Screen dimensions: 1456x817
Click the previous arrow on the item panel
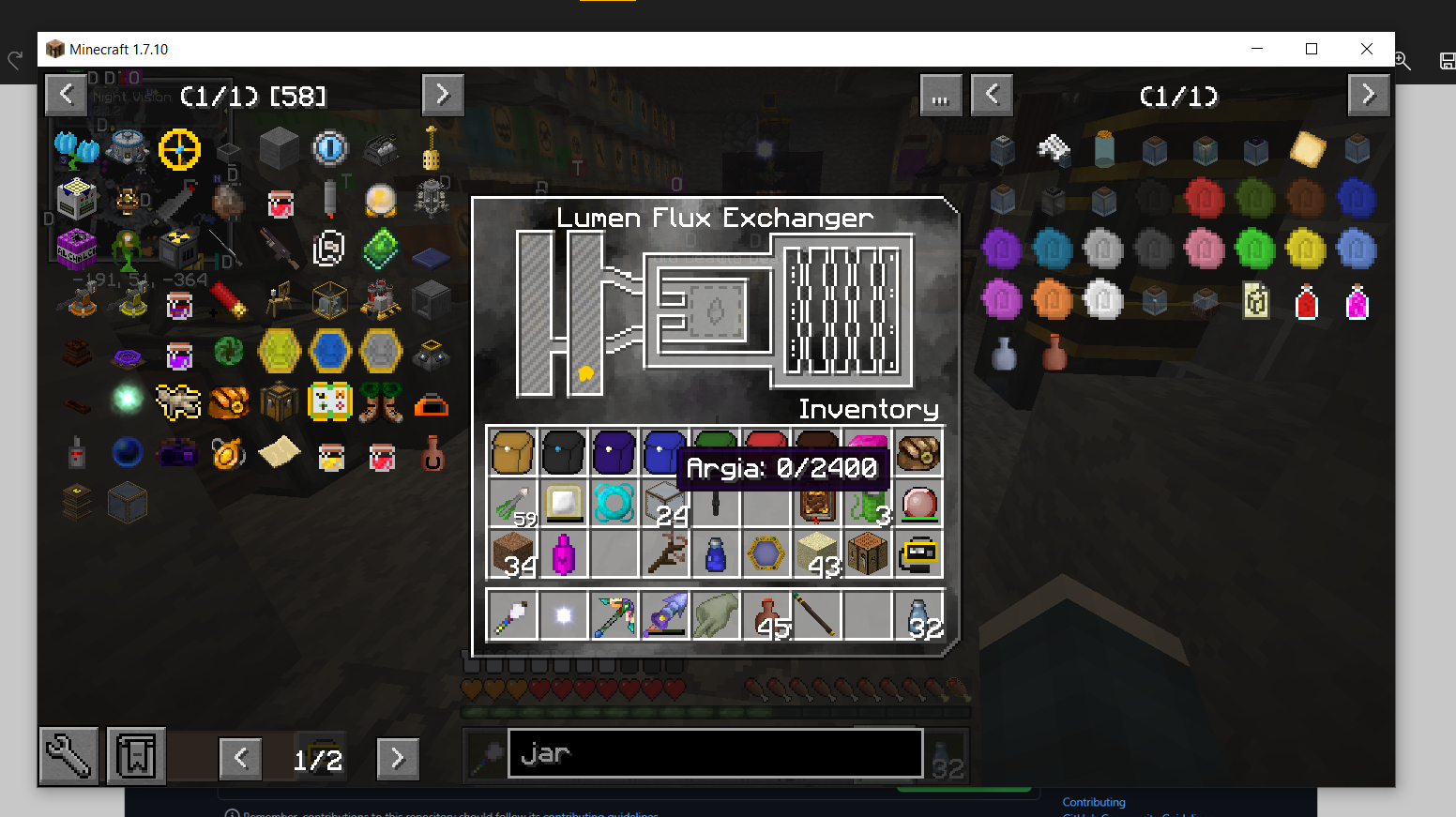pos(66,95)
